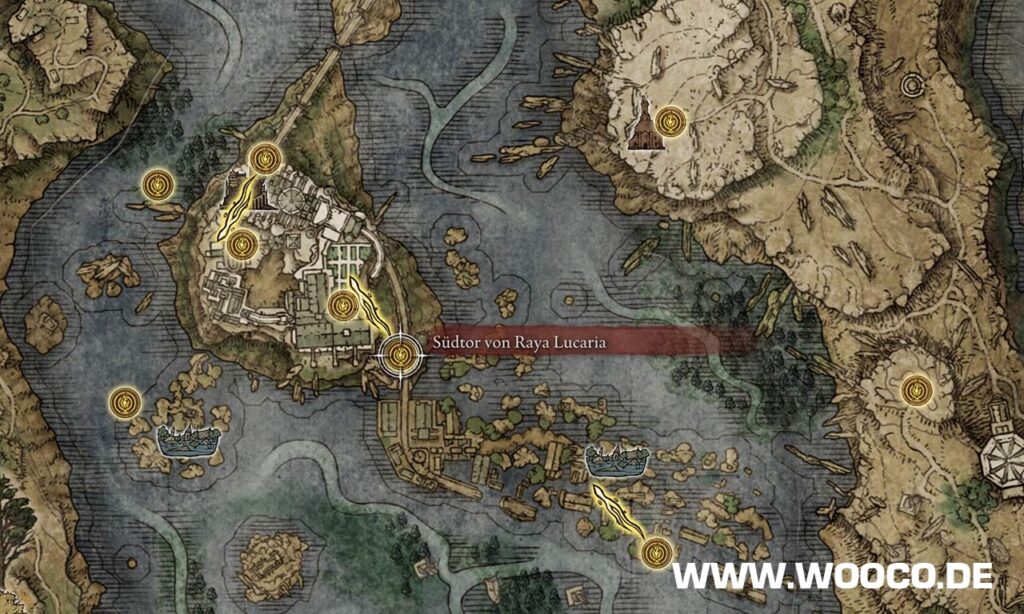The width and height of the screenshot is (1024, 614).
Task: Pick the grace inside the academy nearest the cursor
Action: click(343, 304)
